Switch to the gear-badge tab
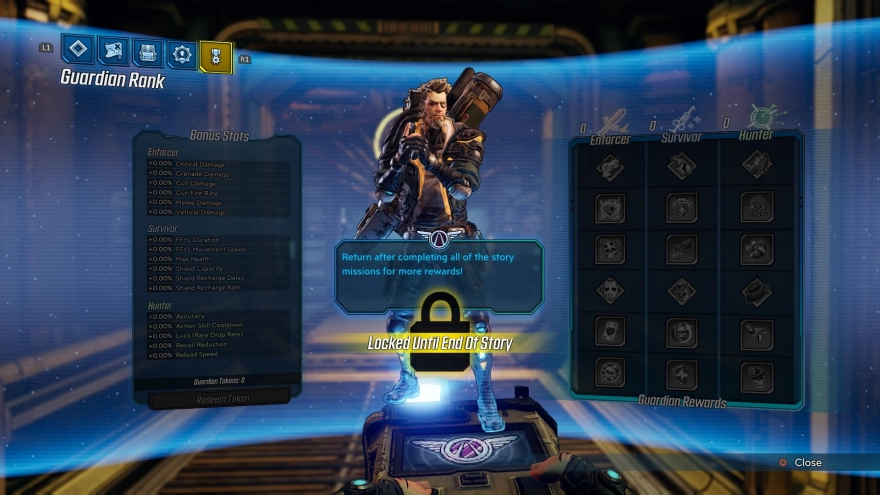Screen dimensions: 880x495 pyautogui.click(x=181, y=54)
